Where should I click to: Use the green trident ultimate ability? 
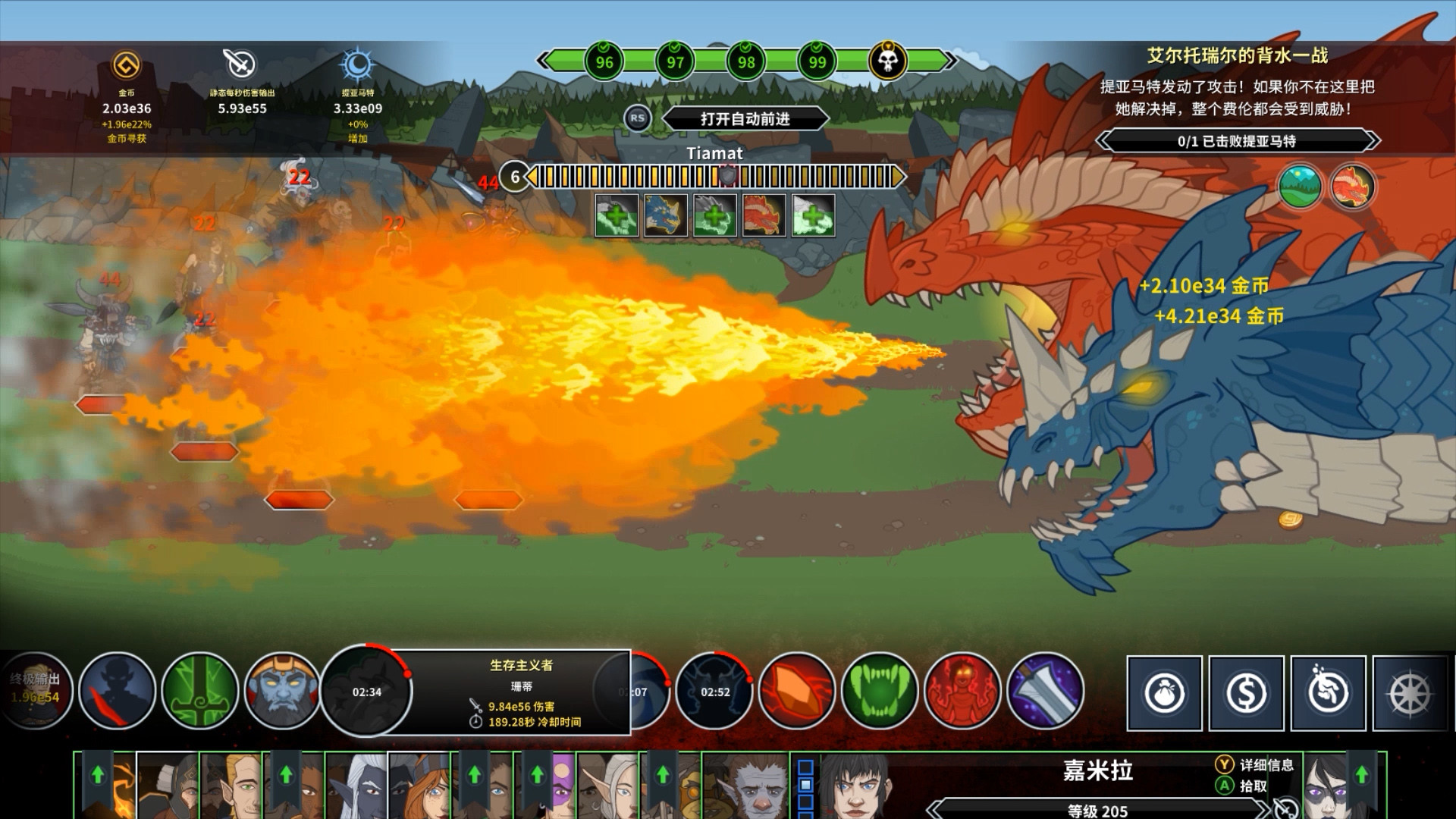pyautogui.click(x=200, y=691)
